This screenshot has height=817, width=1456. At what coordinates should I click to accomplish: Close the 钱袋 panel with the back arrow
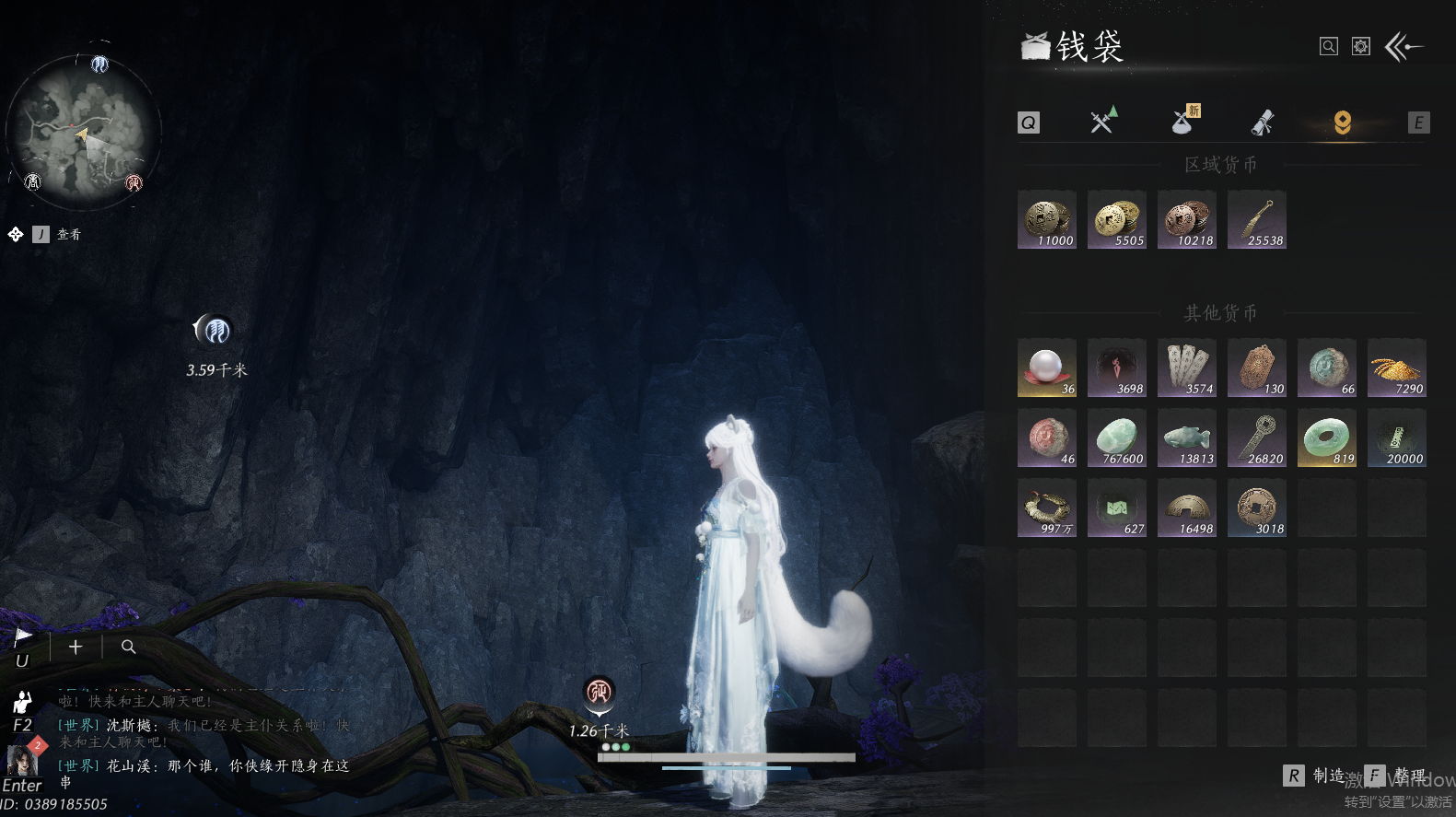point(1404,46)
